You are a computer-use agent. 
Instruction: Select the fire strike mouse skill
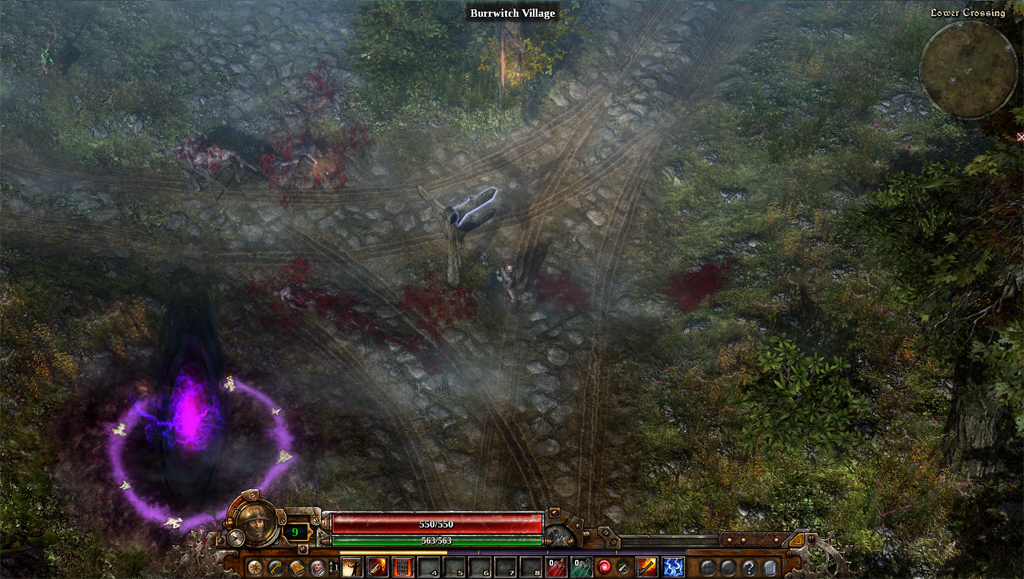point(647,568)
